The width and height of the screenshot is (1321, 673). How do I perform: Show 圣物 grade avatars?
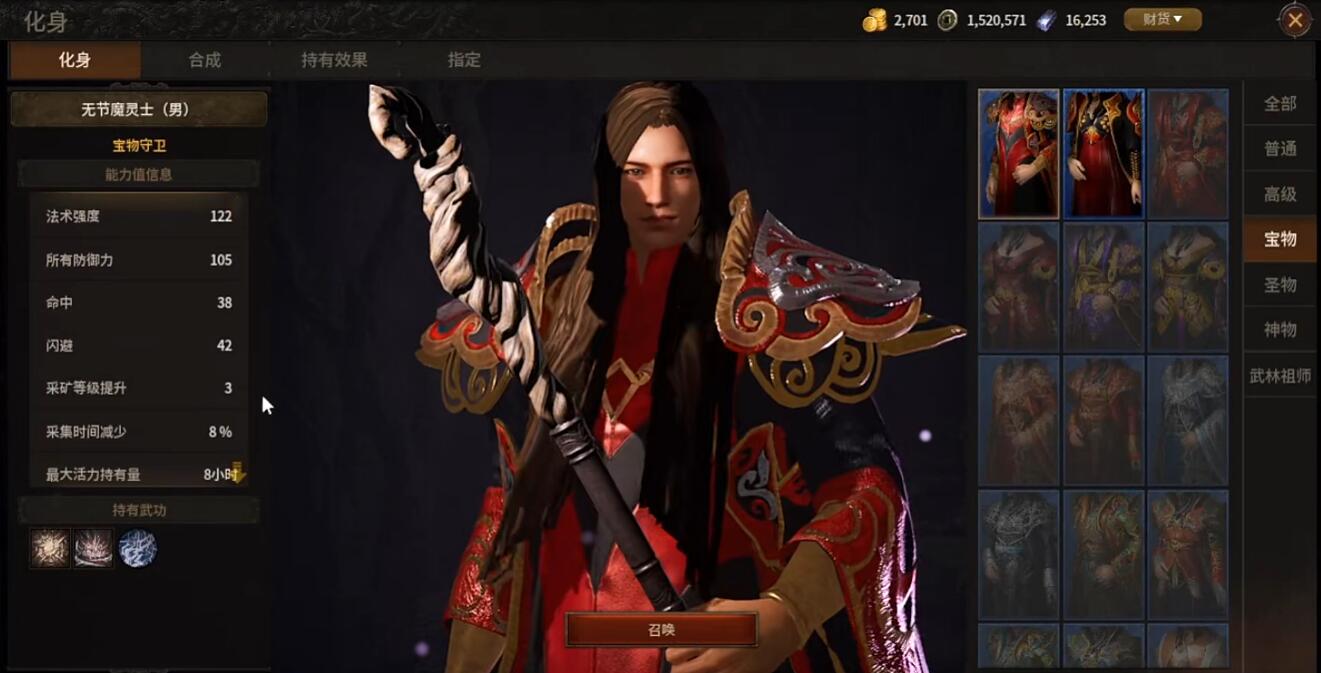click(1280, 285)
